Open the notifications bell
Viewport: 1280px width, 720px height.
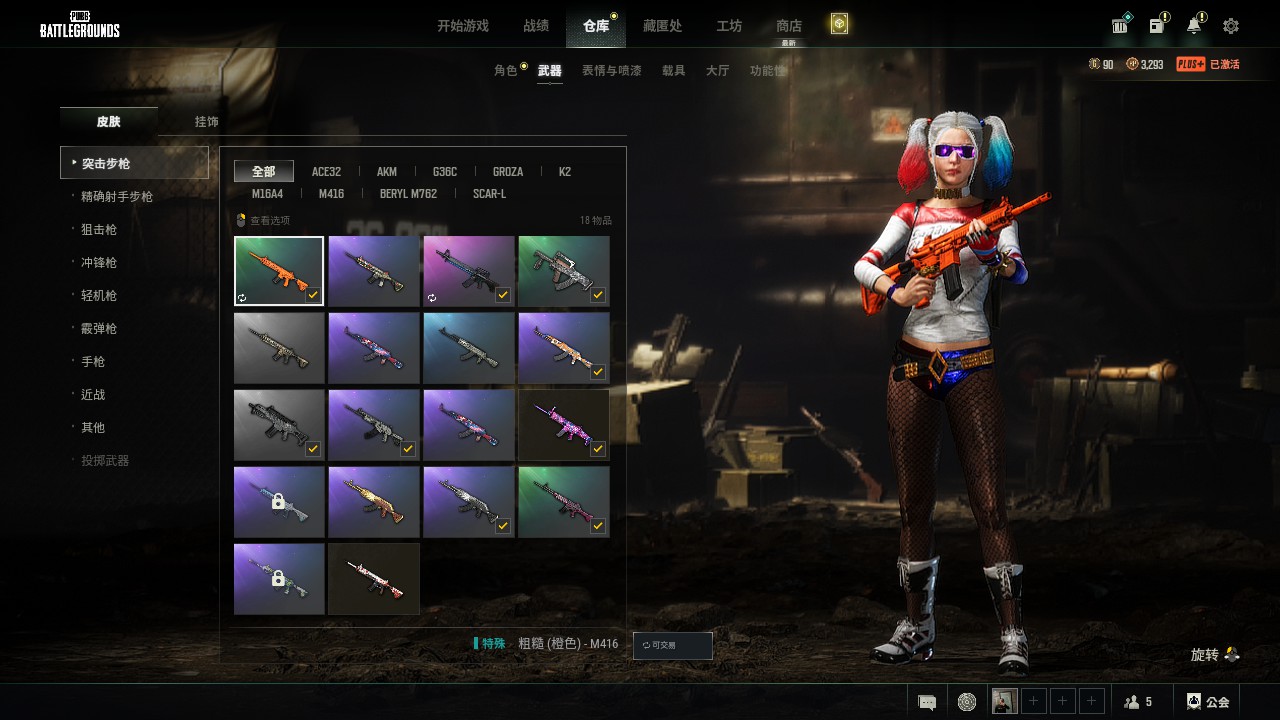(1194, 26)
